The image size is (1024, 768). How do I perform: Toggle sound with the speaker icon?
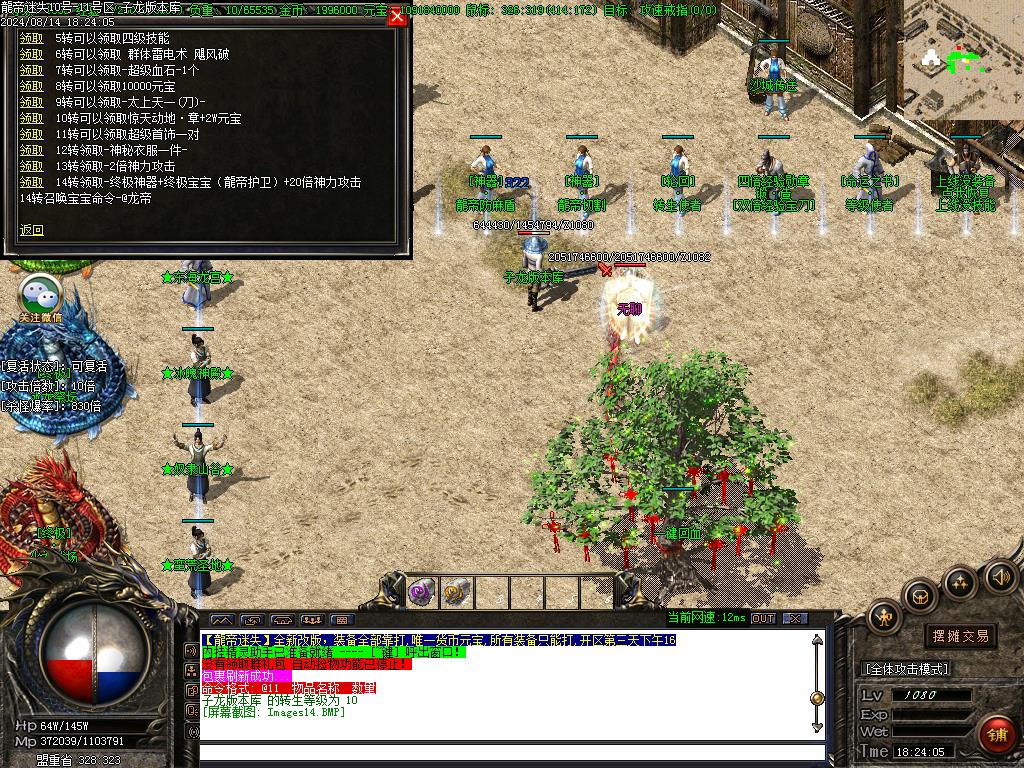point(1000,575)
